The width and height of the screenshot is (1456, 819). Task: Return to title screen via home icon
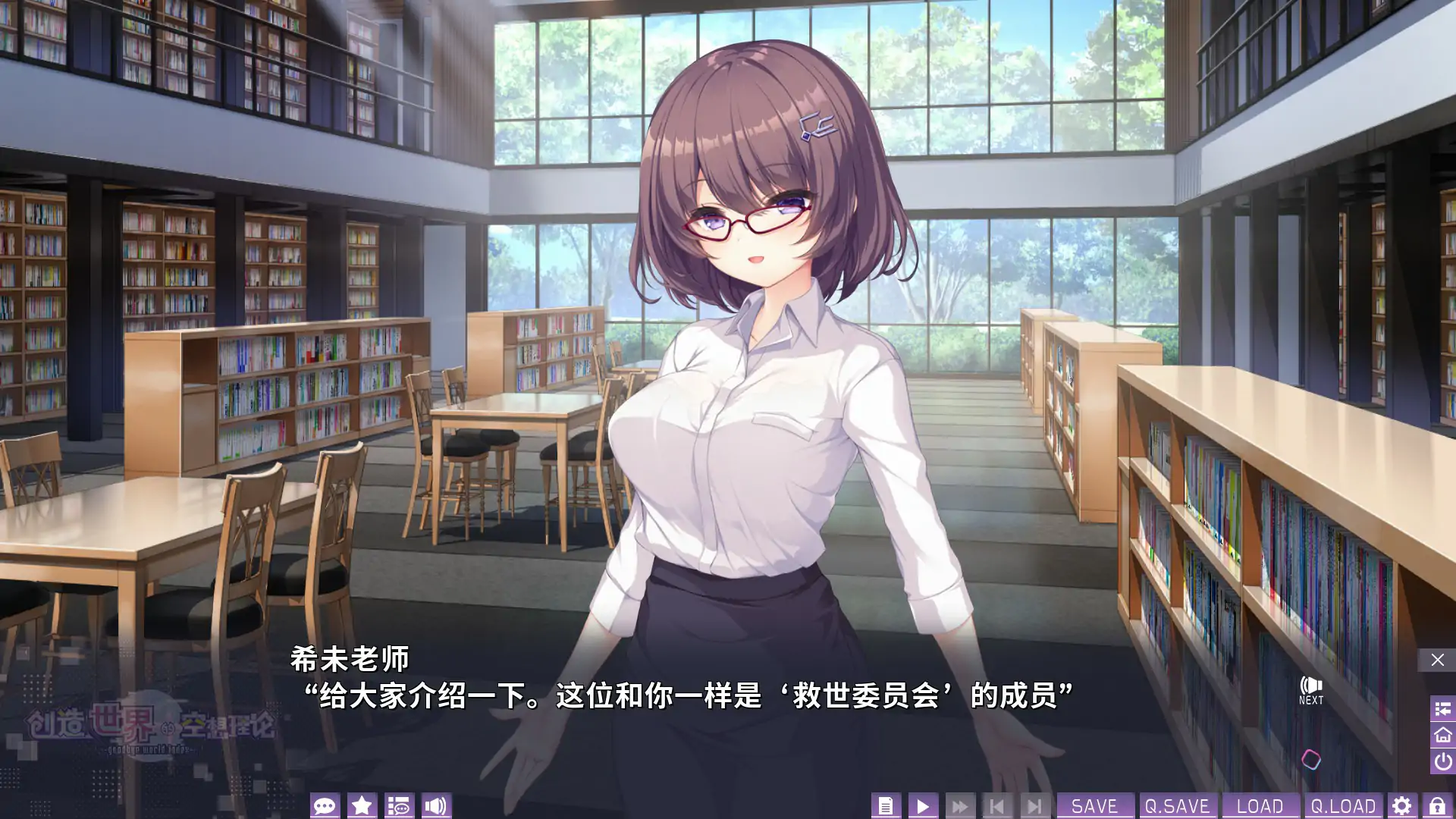[x=1439, y=736]
